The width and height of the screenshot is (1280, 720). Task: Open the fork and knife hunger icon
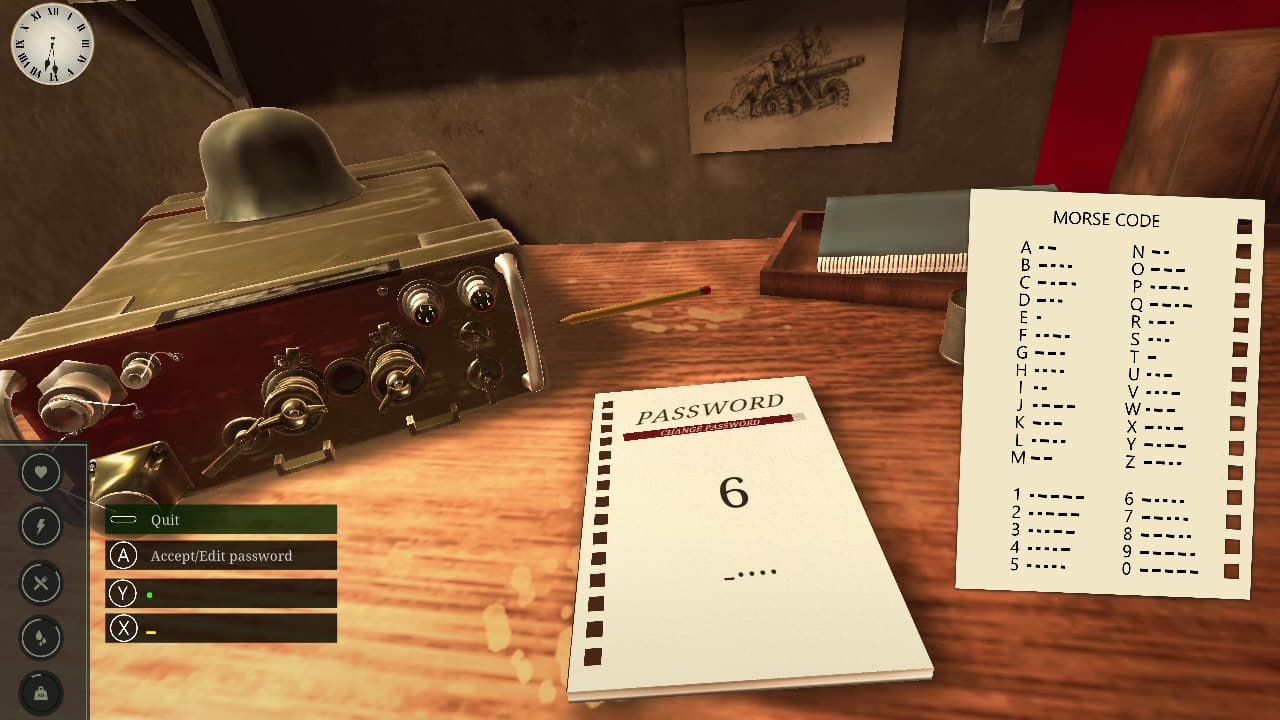[41, 582]
